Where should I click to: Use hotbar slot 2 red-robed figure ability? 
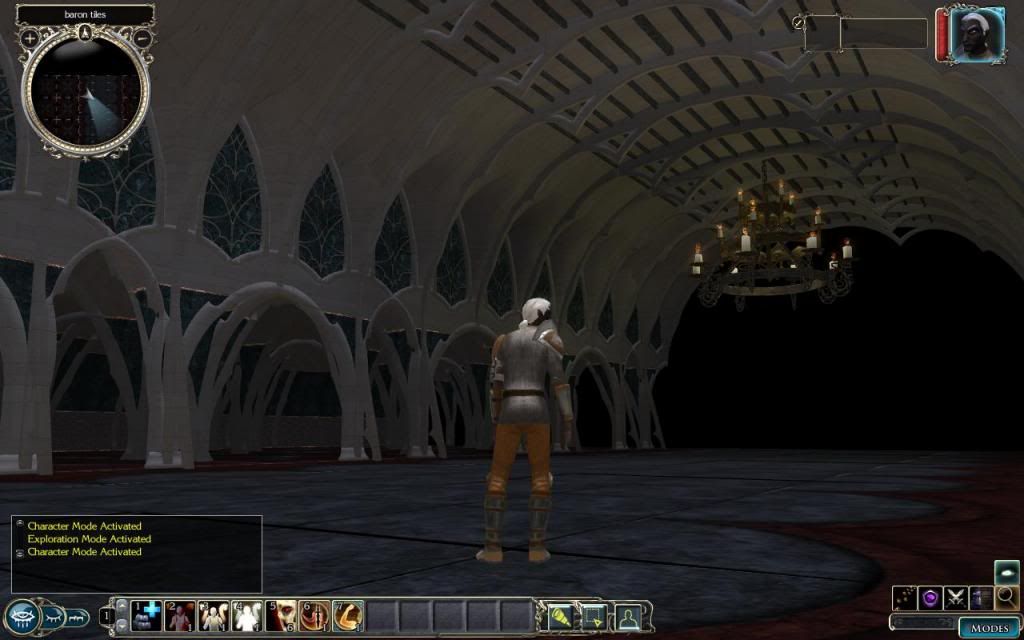(x=179, y=617)
